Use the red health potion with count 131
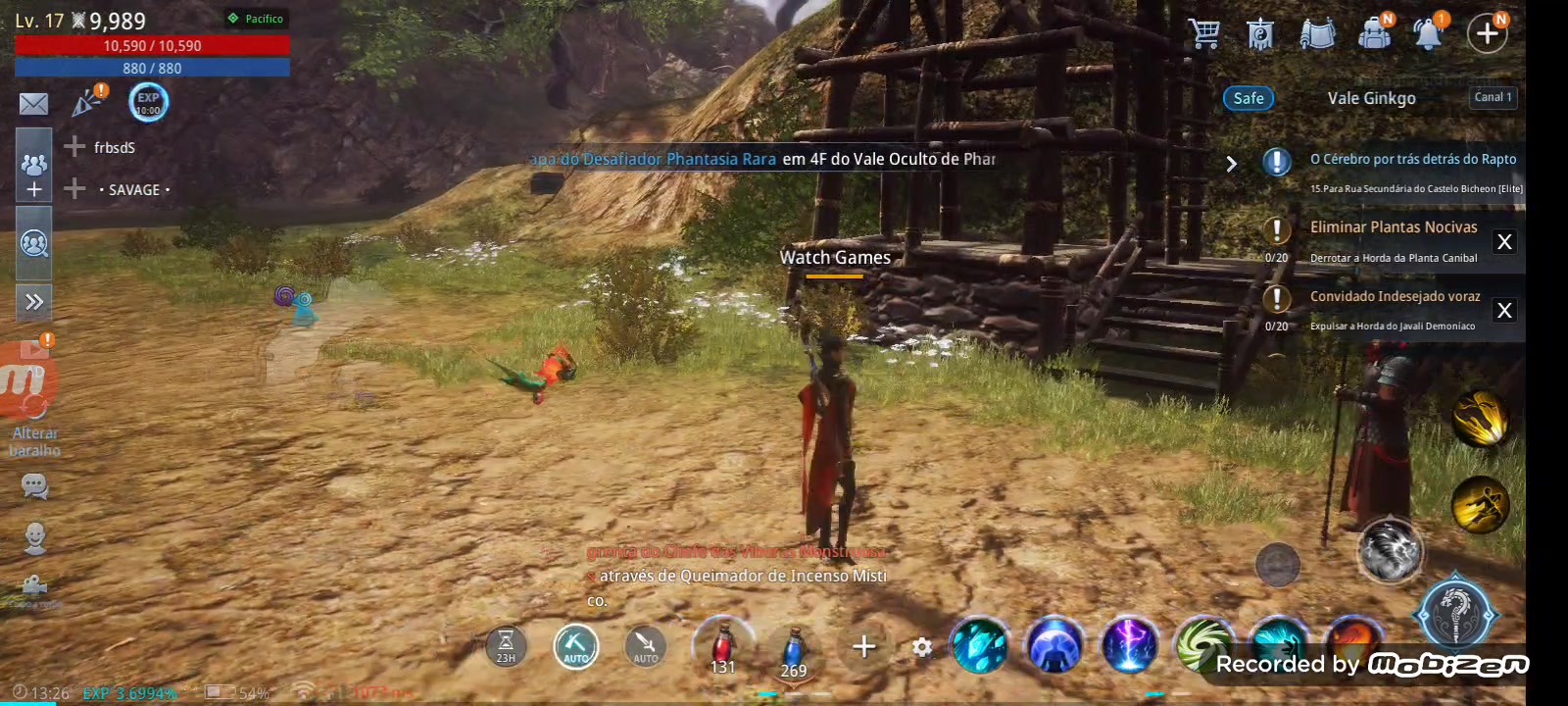The height and width of the screenshot is (706, 1568). click(x=722, y=647)
